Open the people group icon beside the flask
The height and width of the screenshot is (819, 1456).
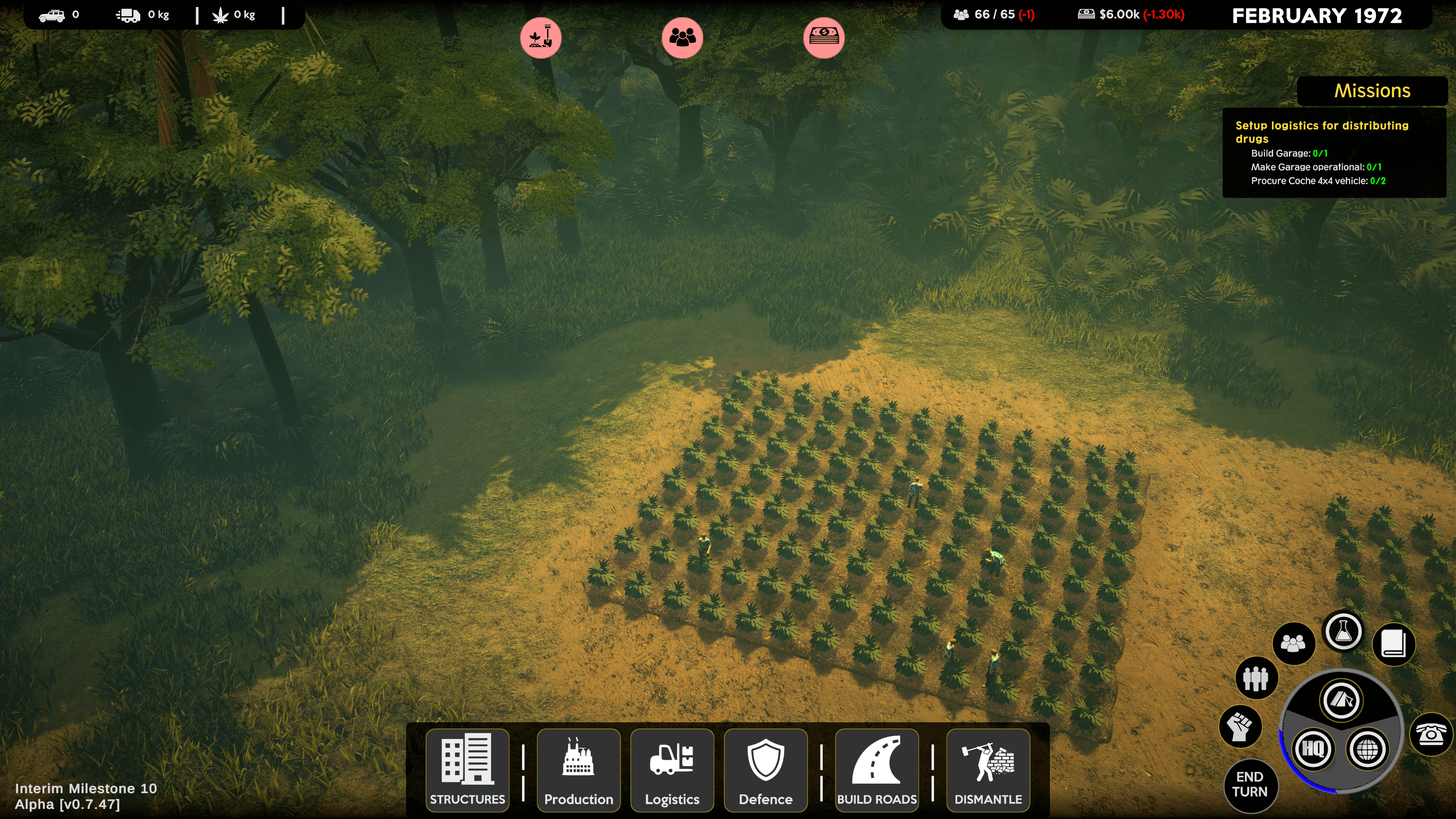pos(1293,643)
